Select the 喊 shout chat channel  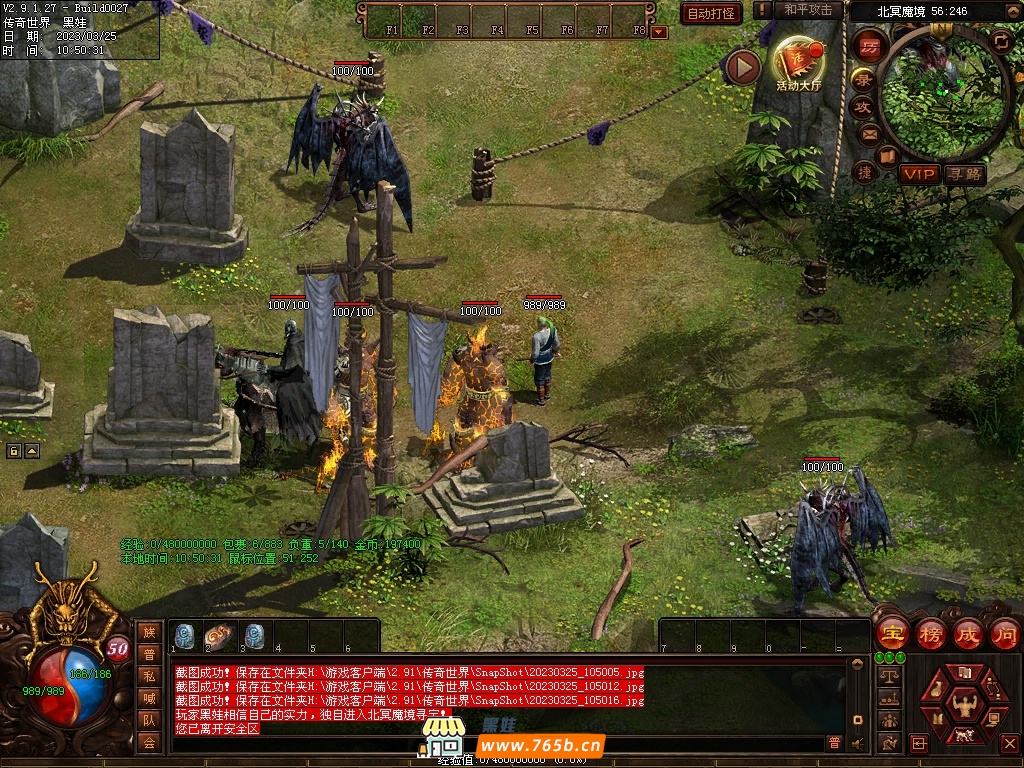coord(149,697)
